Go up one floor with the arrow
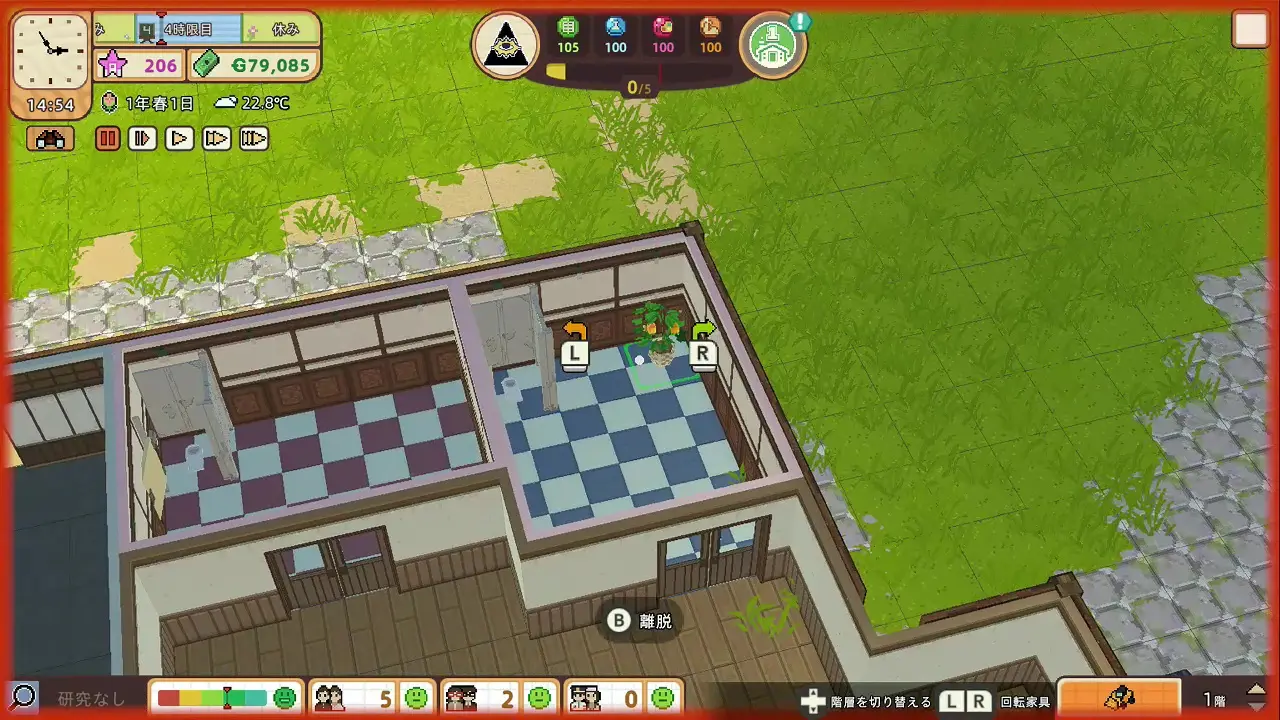 [1257, 689]
